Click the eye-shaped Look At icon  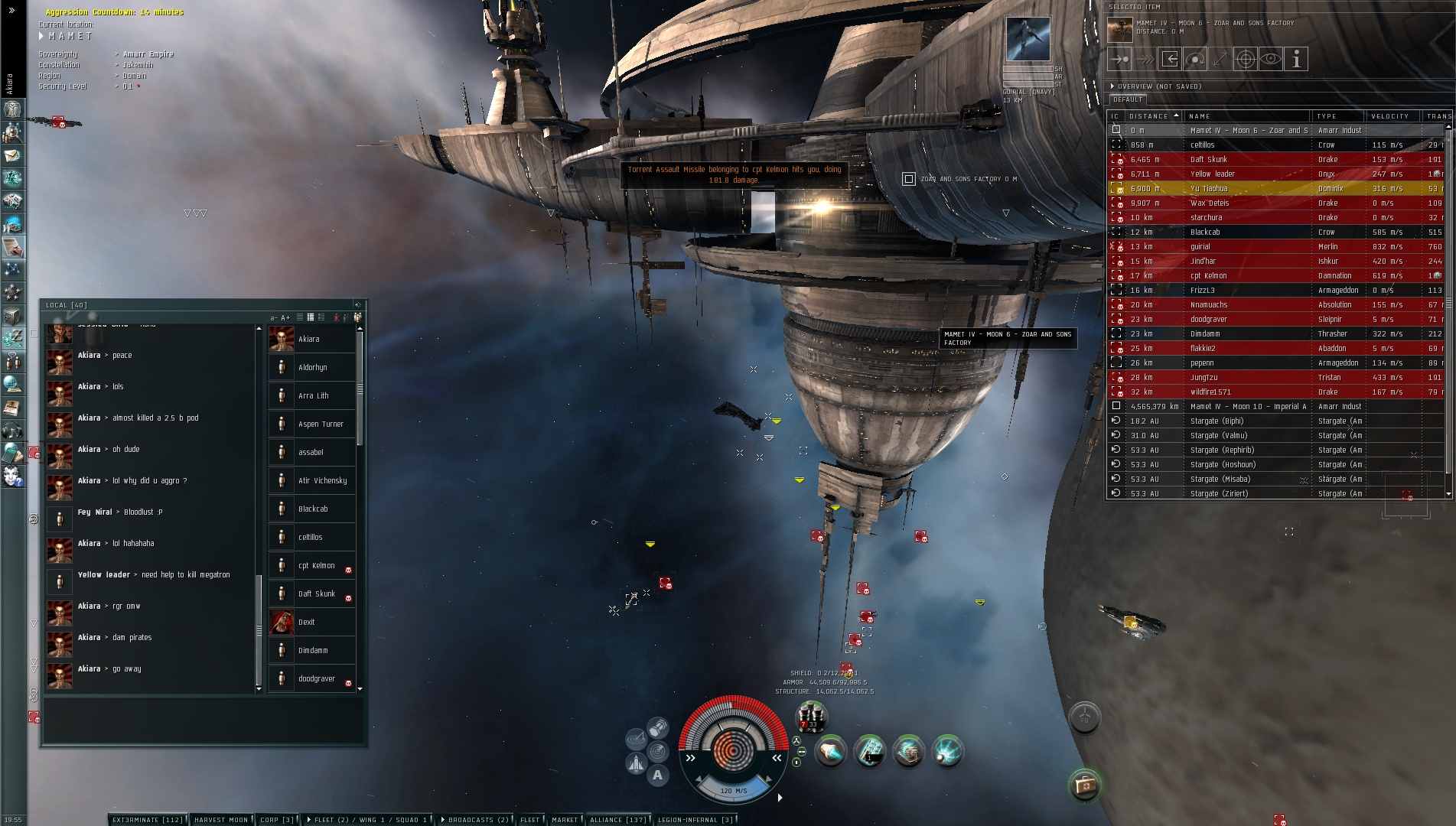tap(1271, 59)
